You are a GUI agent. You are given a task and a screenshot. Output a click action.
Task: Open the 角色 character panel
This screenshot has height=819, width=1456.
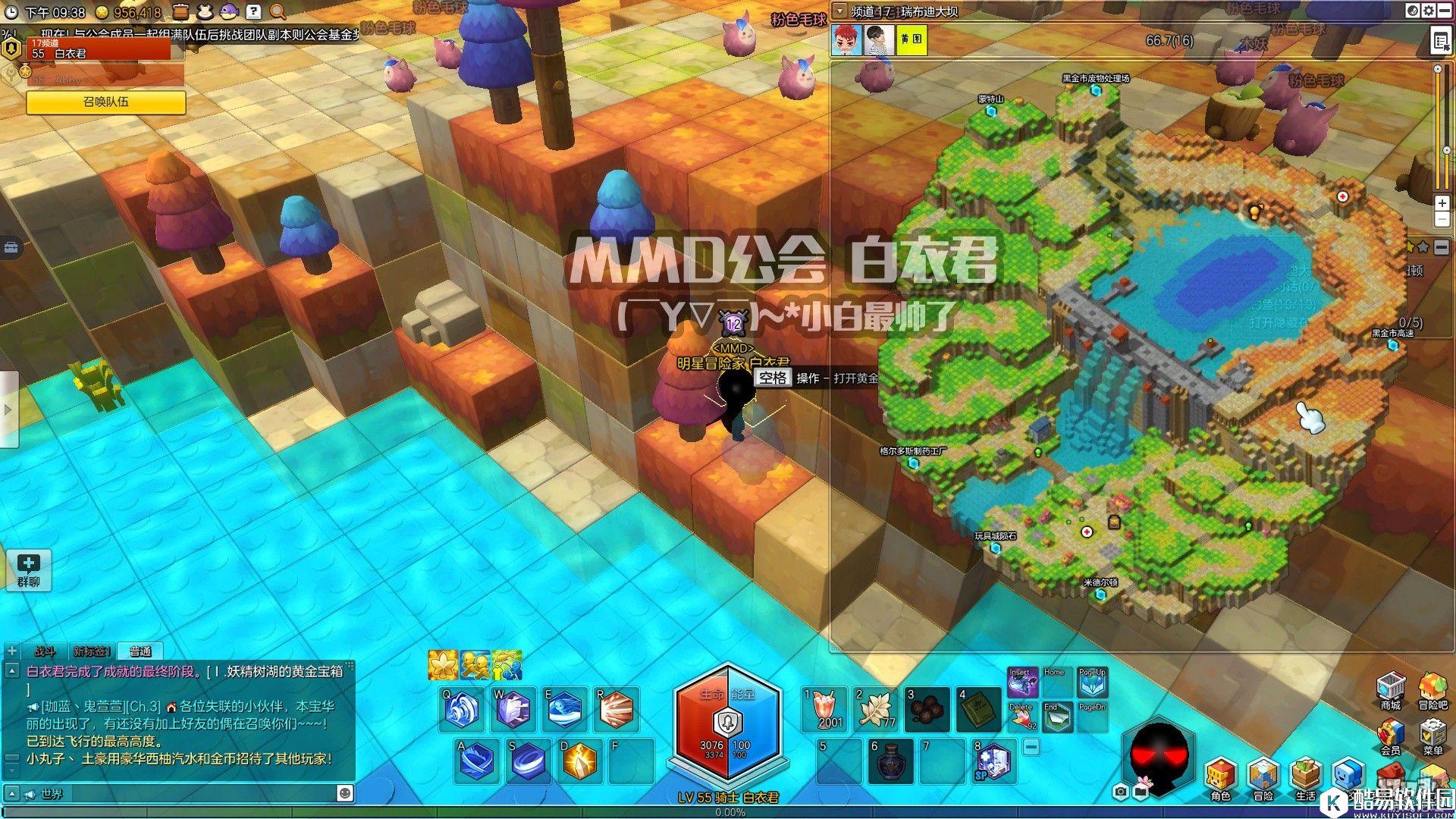pos(1220,777)
